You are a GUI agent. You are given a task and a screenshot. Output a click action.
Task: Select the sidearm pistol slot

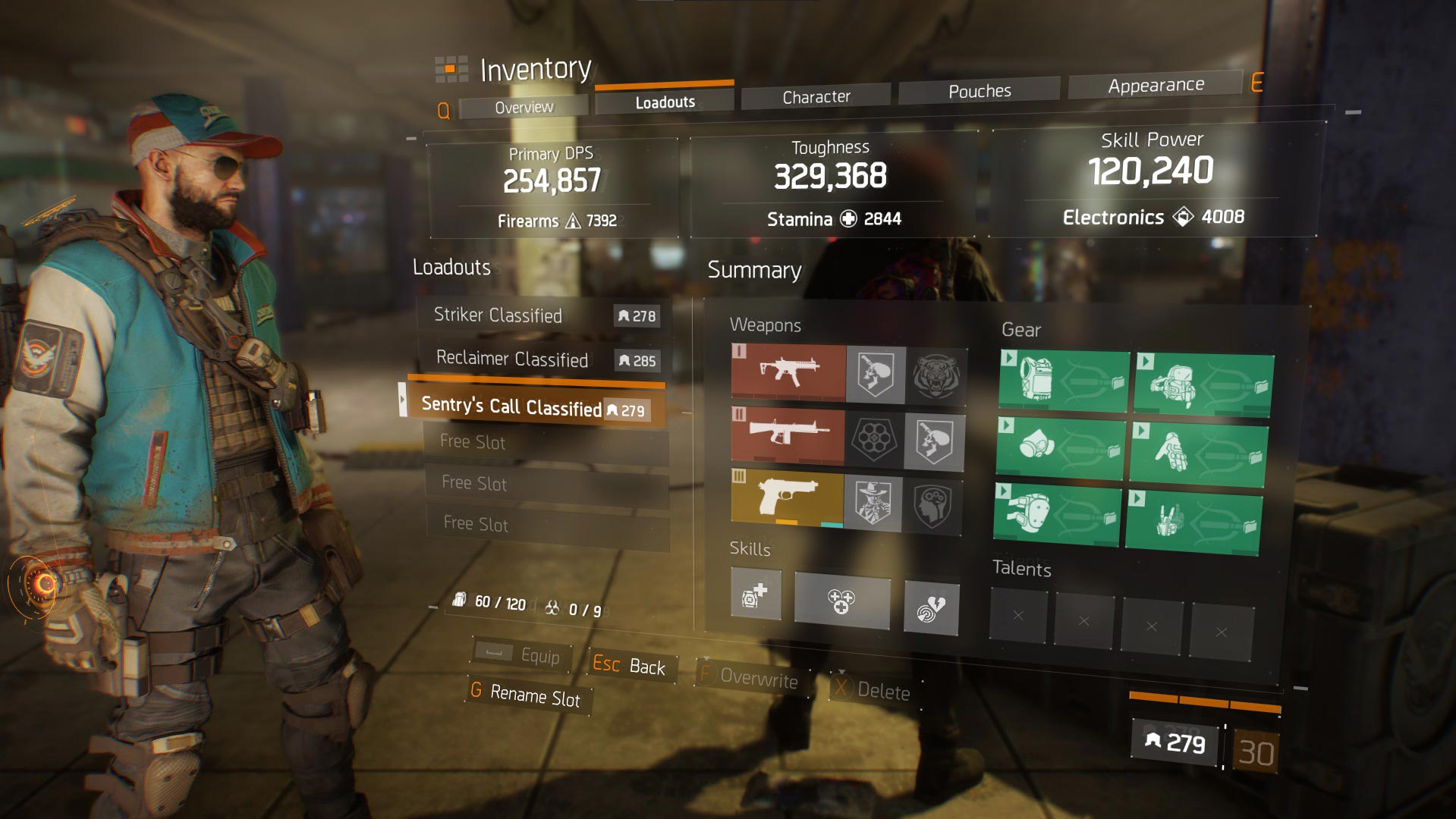click(x=787, y=499)
